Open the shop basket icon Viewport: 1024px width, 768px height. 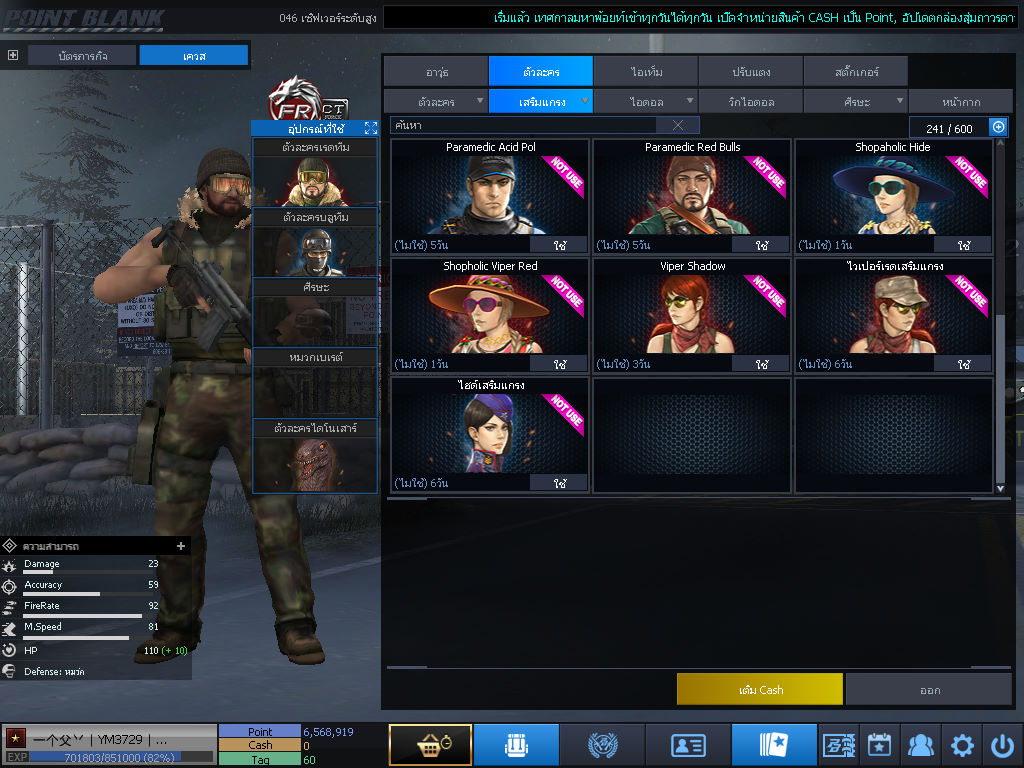tap(430, 745)
